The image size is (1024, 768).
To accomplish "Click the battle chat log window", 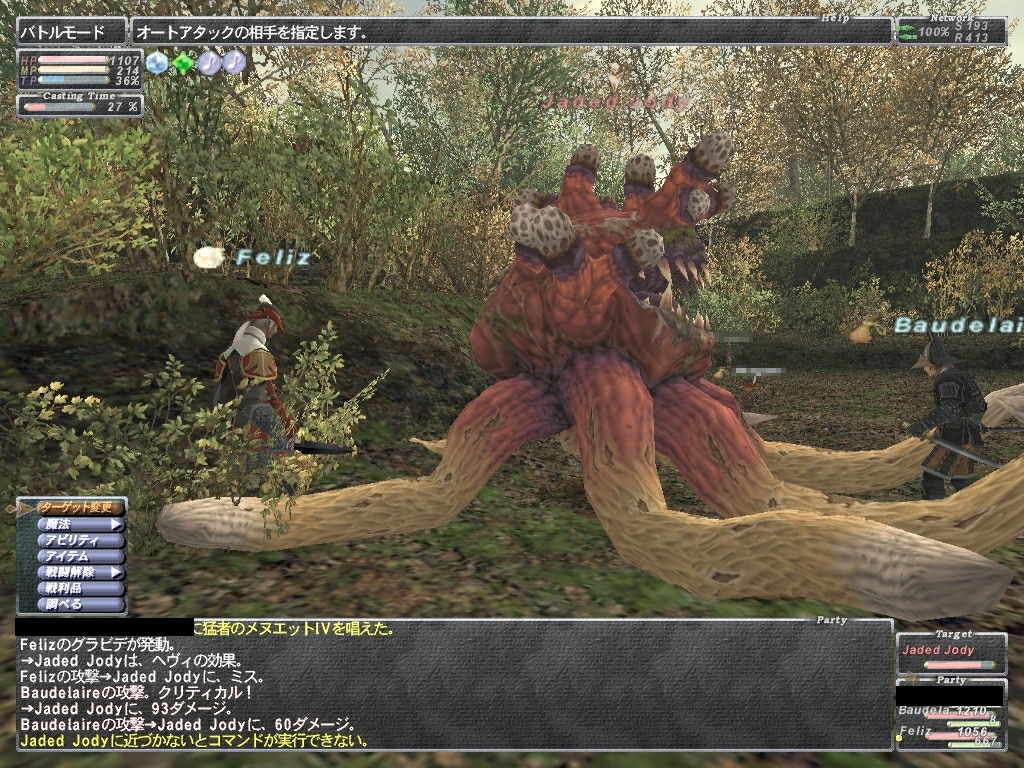I will [450, 690].
